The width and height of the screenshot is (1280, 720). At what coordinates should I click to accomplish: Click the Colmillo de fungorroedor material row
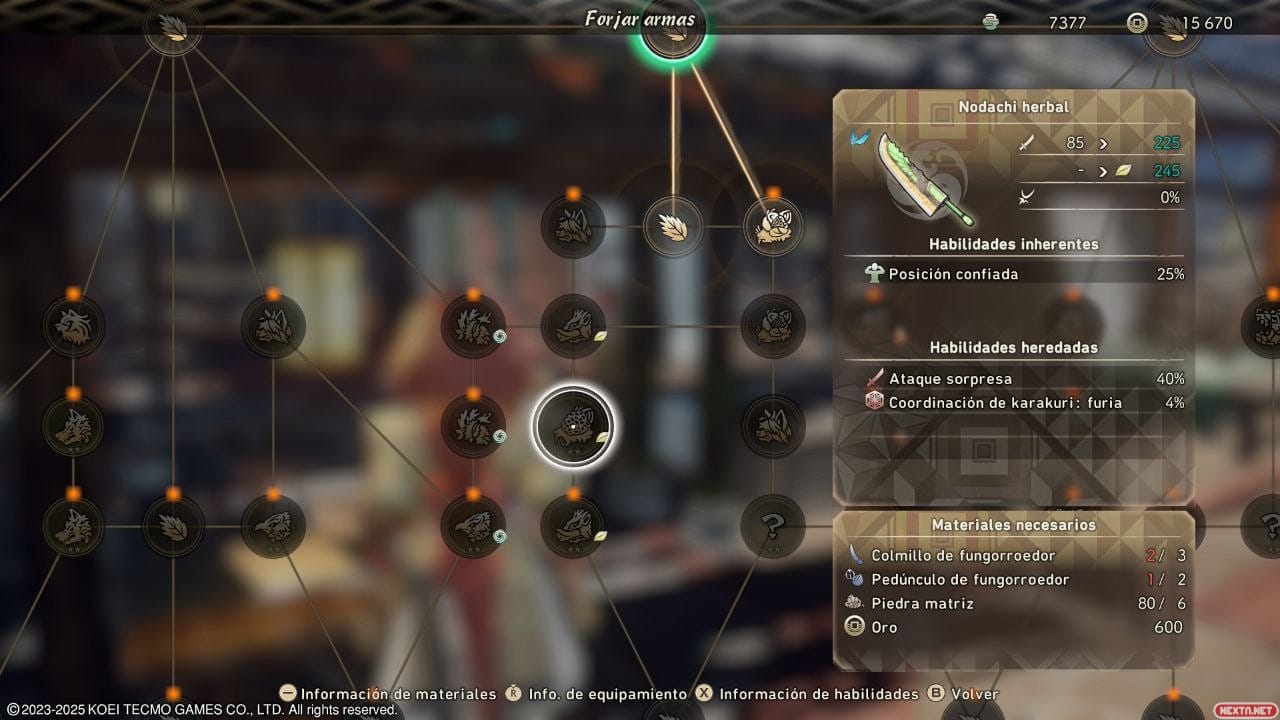click(x=1014, y=555)
